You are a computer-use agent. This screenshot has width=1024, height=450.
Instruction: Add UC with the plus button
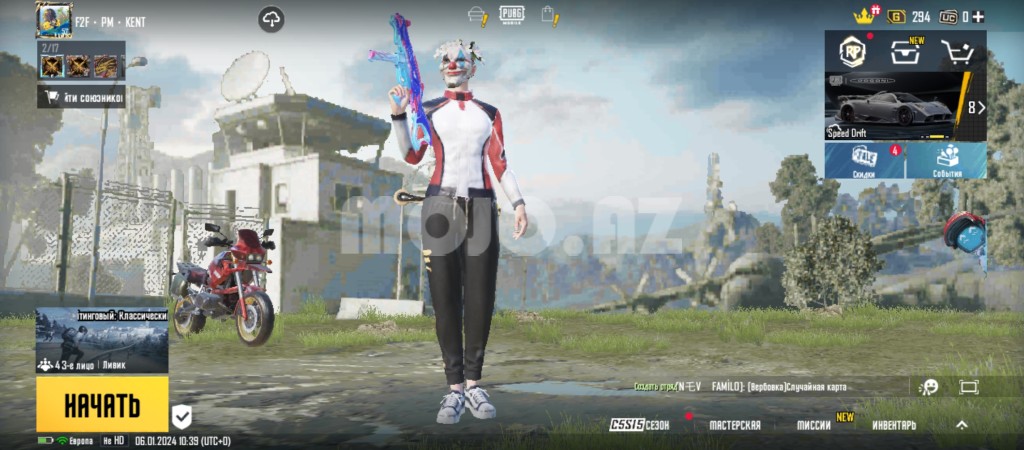979,17
